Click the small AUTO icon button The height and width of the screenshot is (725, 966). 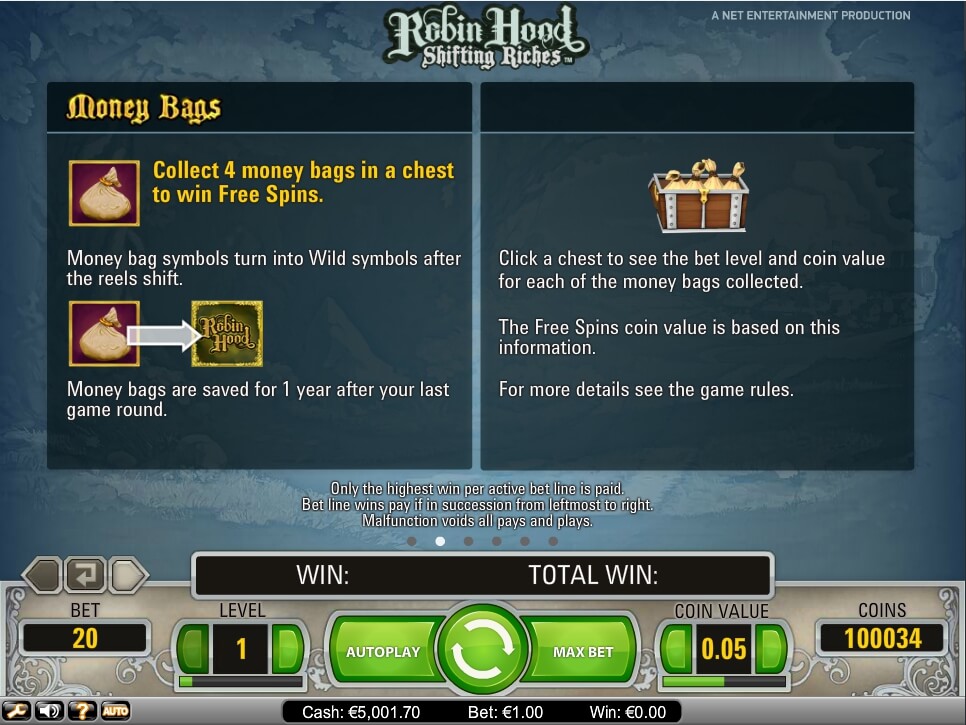[x=115, y=711]
